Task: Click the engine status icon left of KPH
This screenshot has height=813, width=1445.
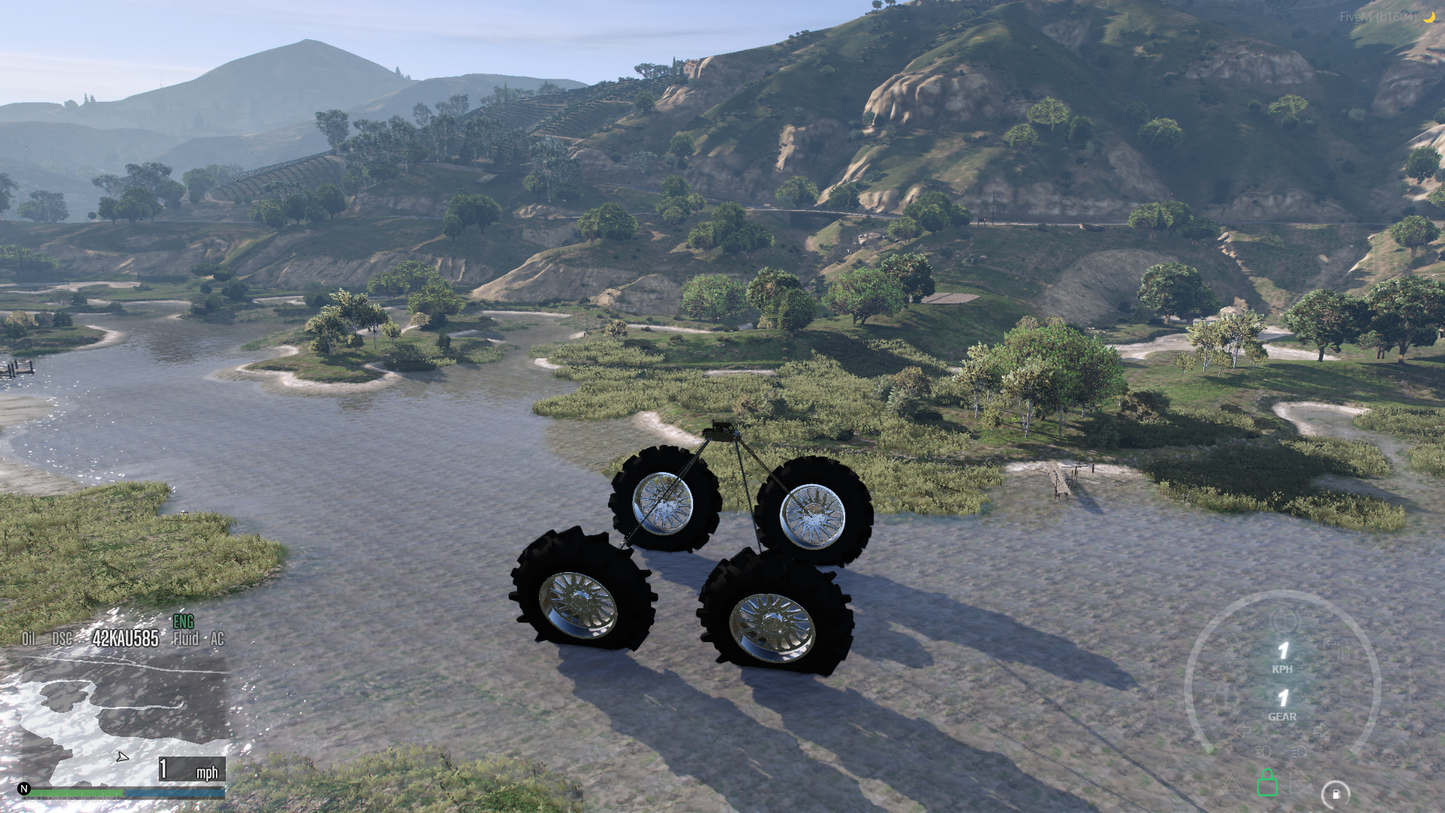Action: 1236,652
